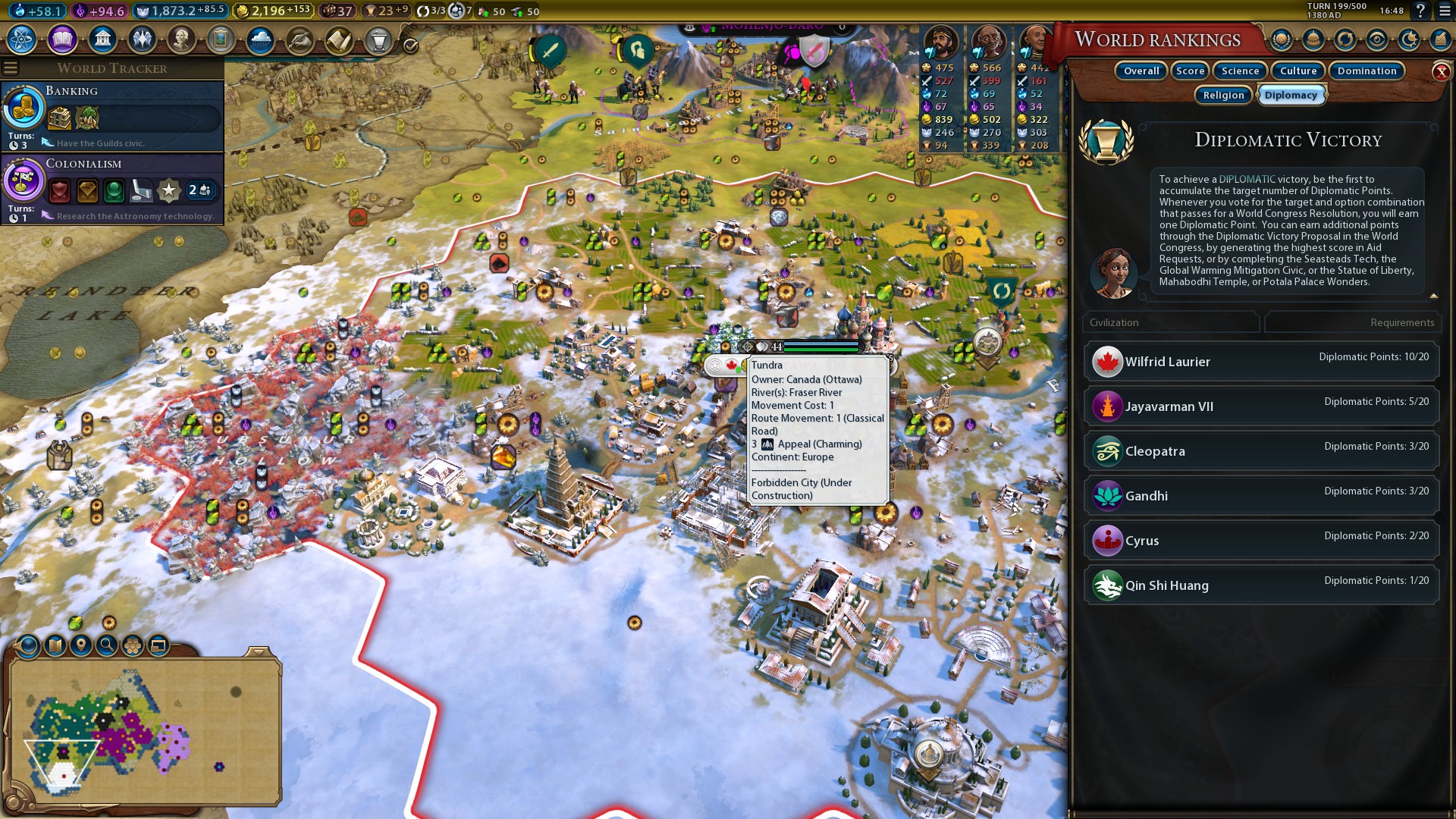Choose Cleopatra's row in the rankings
The height and width of the screenshot is (819, 1456).
[1261, 451]
